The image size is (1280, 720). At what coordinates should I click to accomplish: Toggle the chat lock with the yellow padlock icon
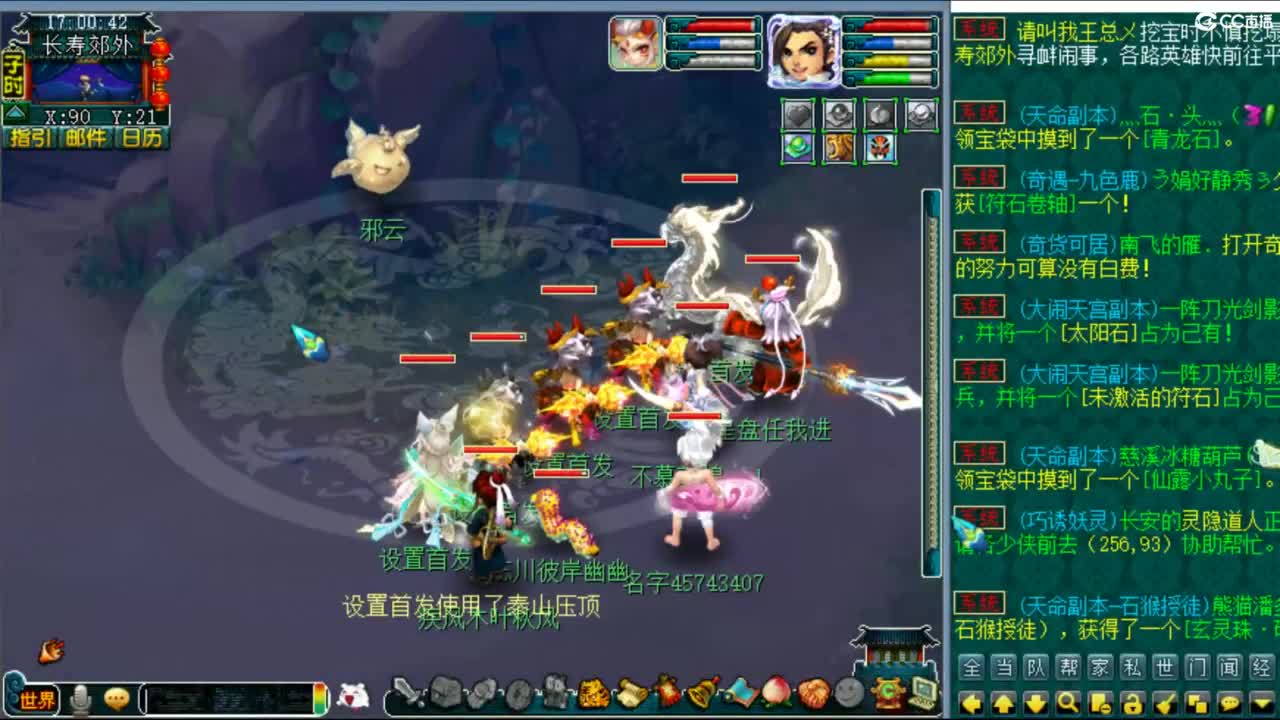click(x=1132, y=702)
